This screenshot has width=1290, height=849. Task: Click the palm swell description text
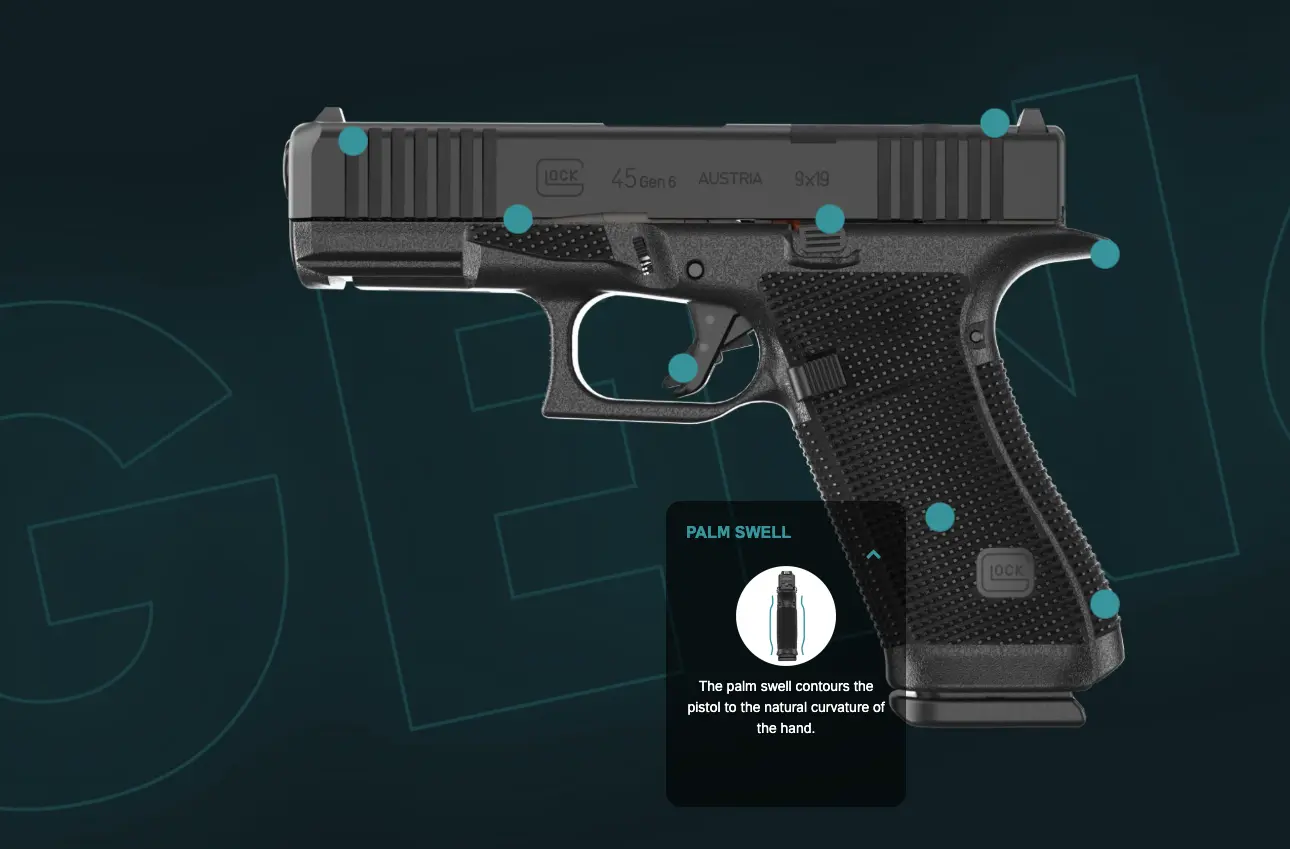[x=786, y=707]
